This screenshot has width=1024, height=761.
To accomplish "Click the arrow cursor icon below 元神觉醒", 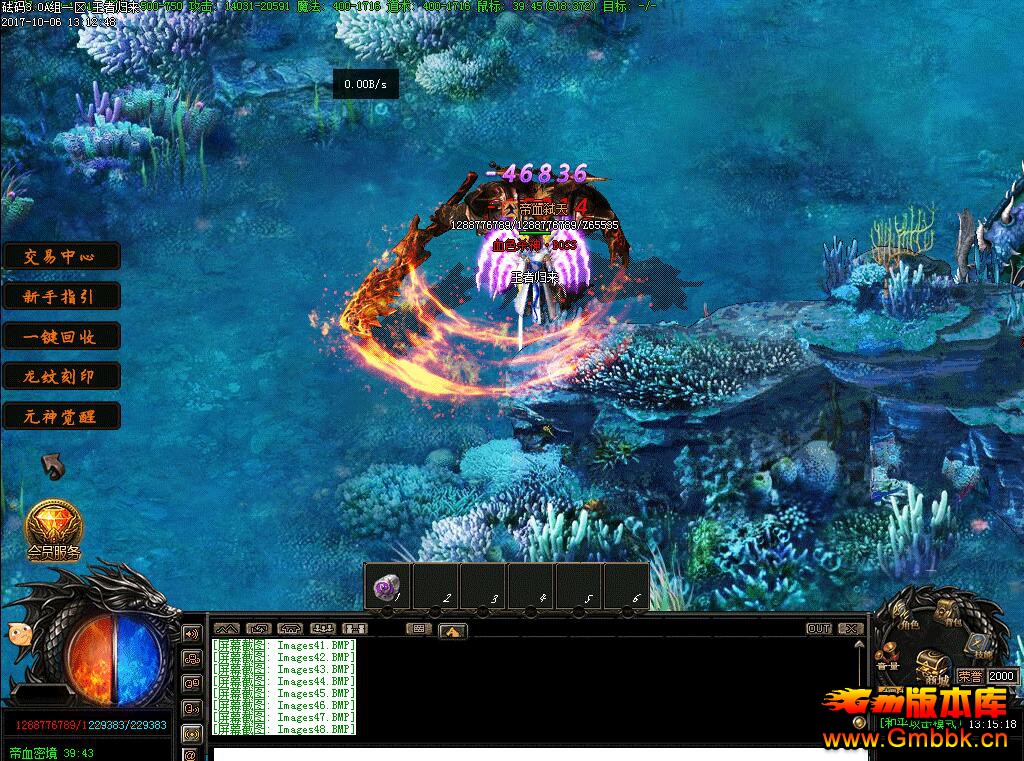I will (x=52, y=466).
